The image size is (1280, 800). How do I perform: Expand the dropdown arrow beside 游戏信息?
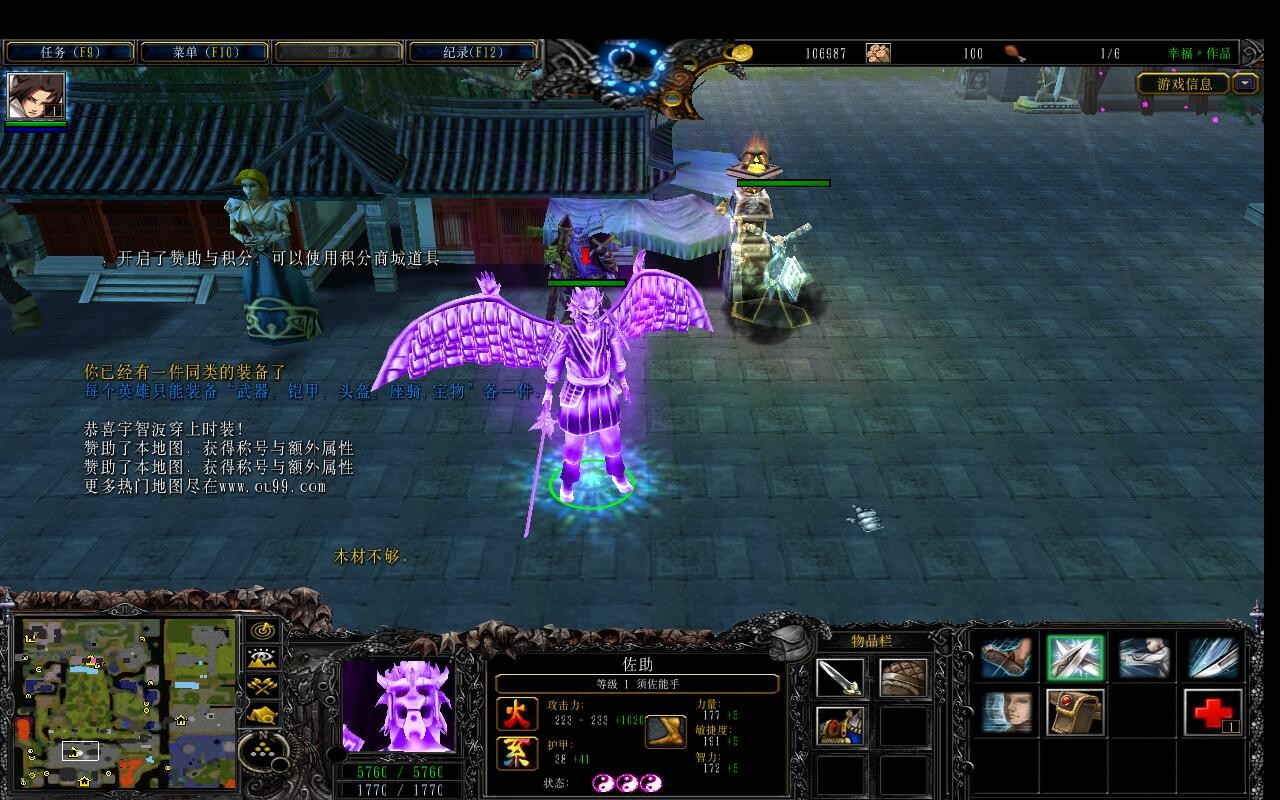pos(1245,84)
